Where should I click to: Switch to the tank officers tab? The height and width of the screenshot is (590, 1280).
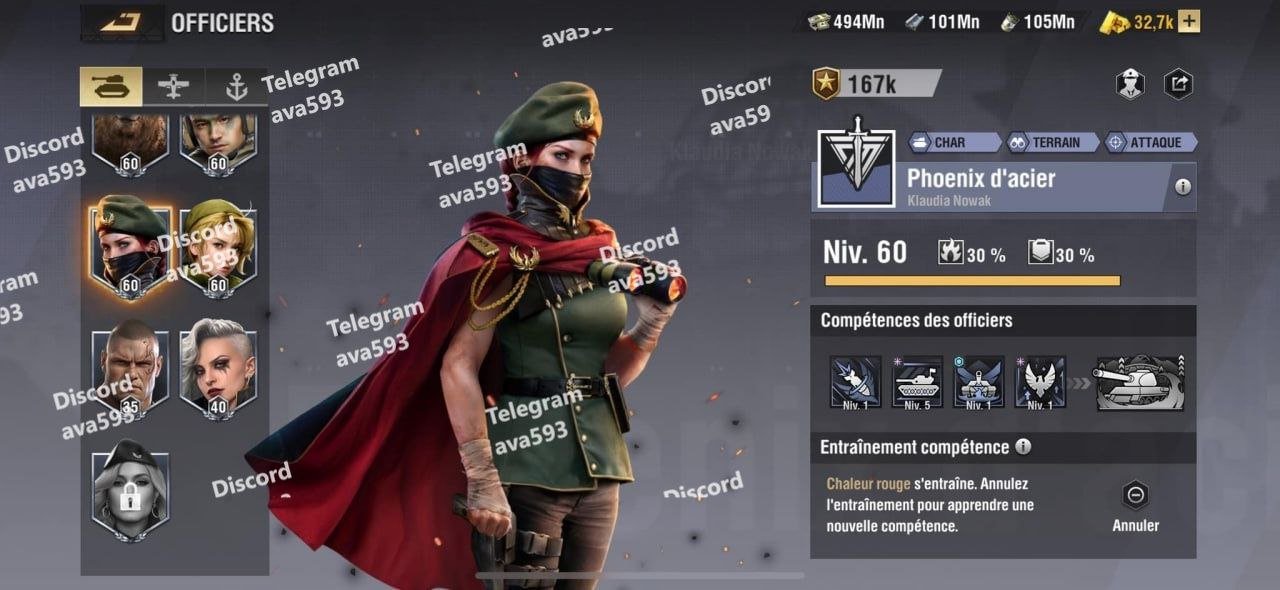pos(111,87)
